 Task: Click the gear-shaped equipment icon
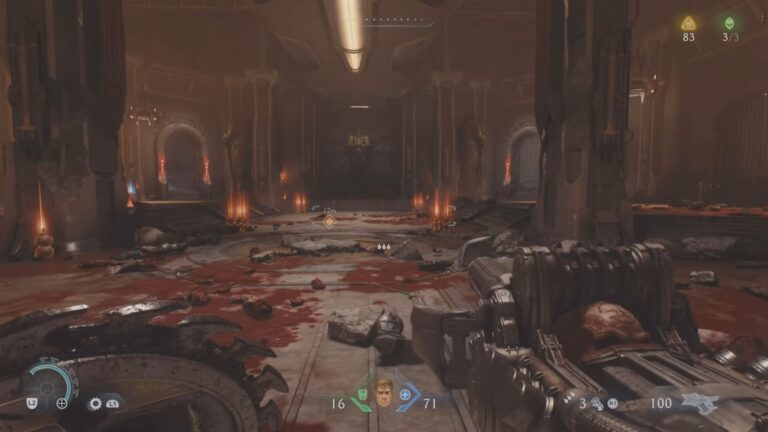95,403
